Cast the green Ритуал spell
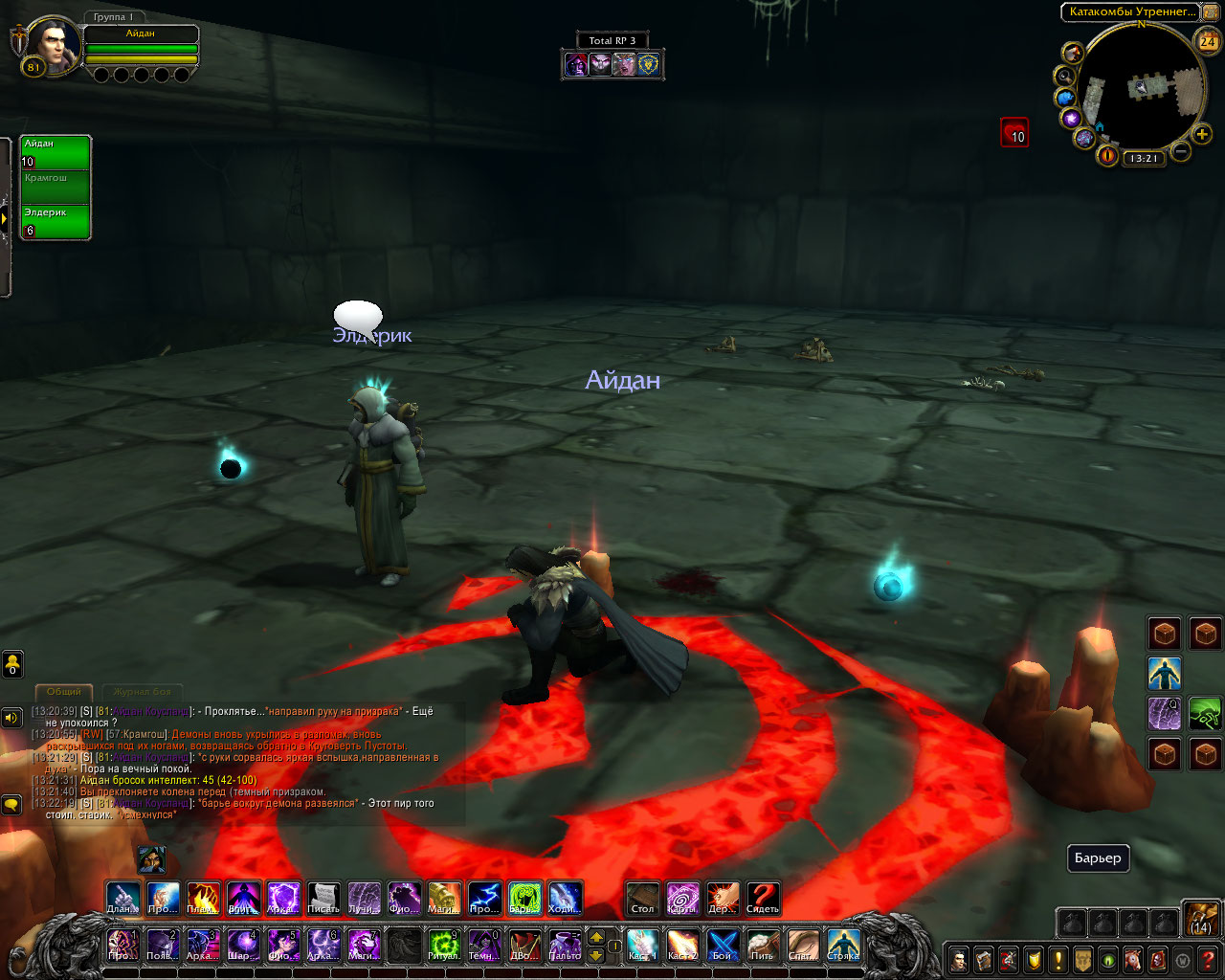 443,946
